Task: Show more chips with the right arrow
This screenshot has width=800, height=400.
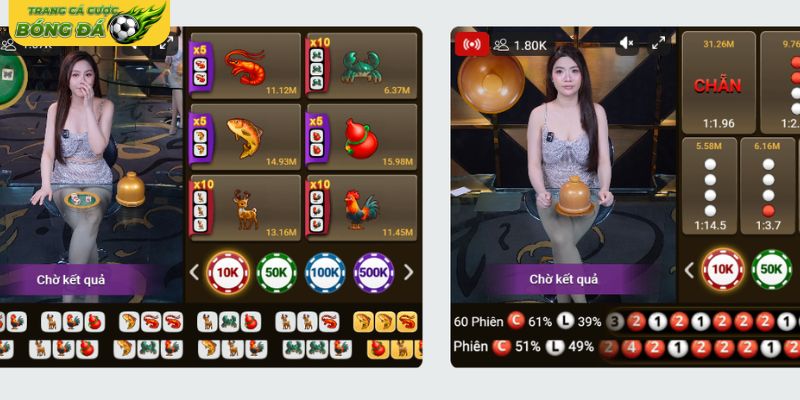Action: [x=408, y=272]
